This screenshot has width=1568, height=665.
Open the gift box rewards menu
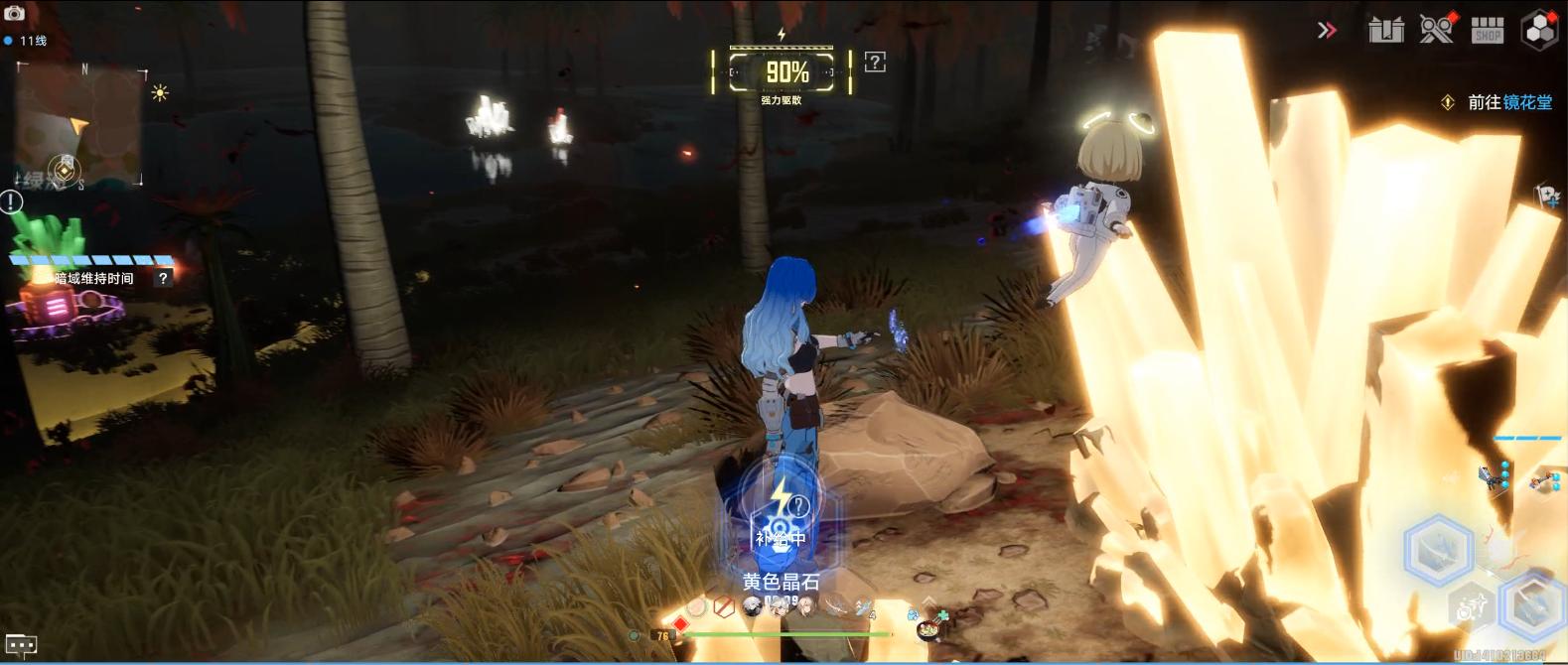click(1385, 30)
